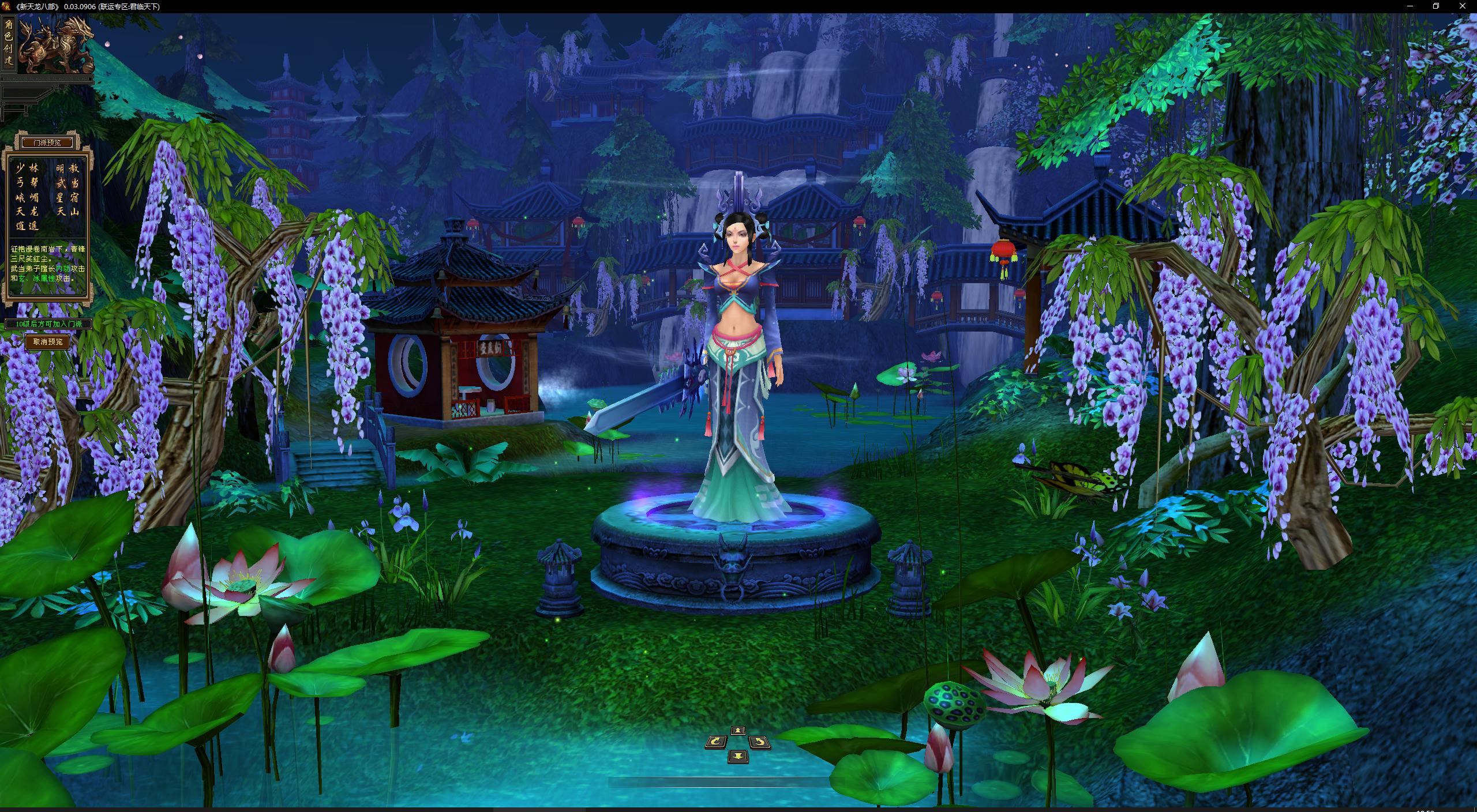Select the 逍遥 (Xiaoyao) sect
This screenshot has height=812, width=1477.
[x=27, y=226]
